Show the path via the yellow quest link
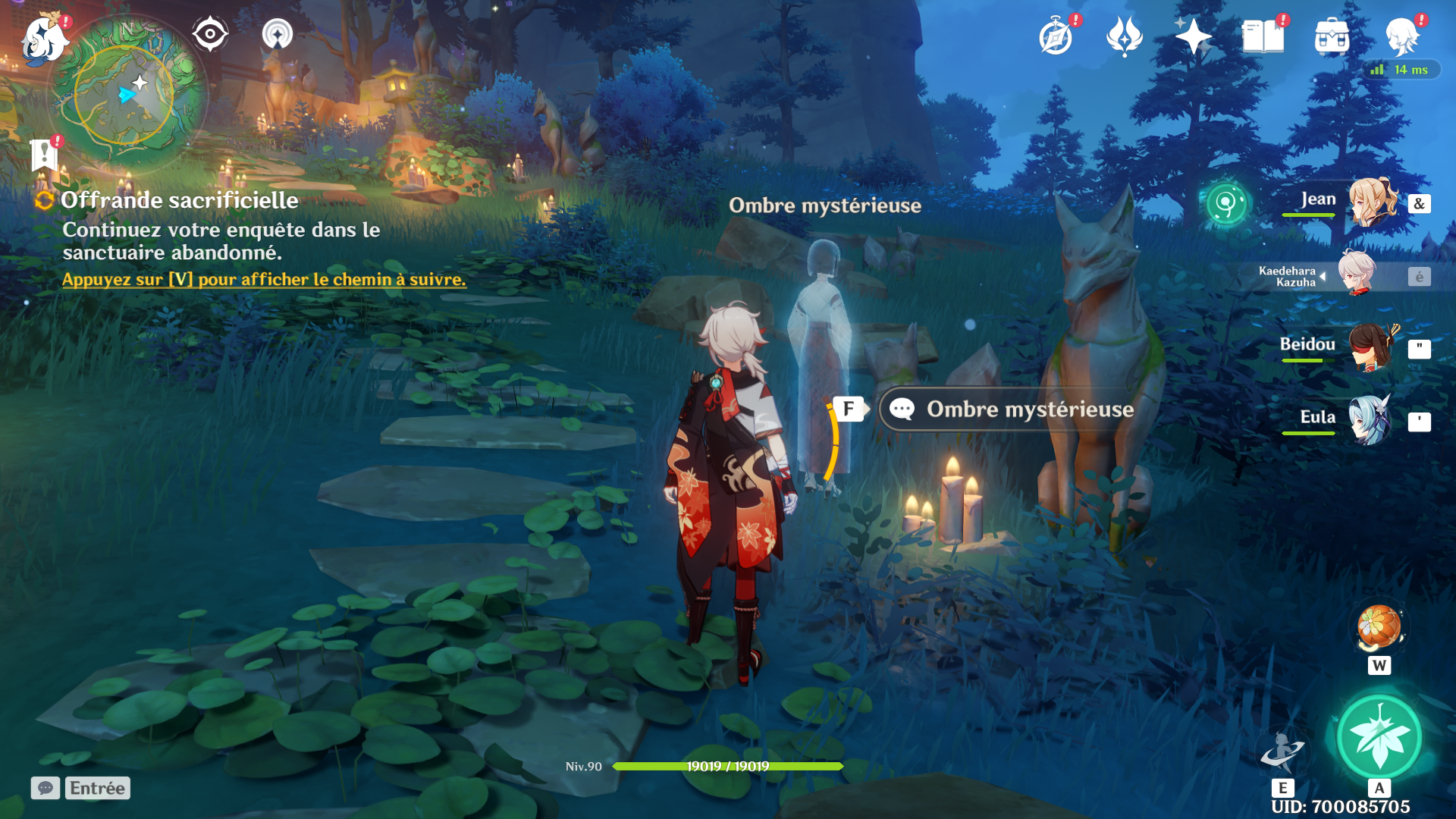Screen dimensions: 1456x819 (x=264, y=280)
